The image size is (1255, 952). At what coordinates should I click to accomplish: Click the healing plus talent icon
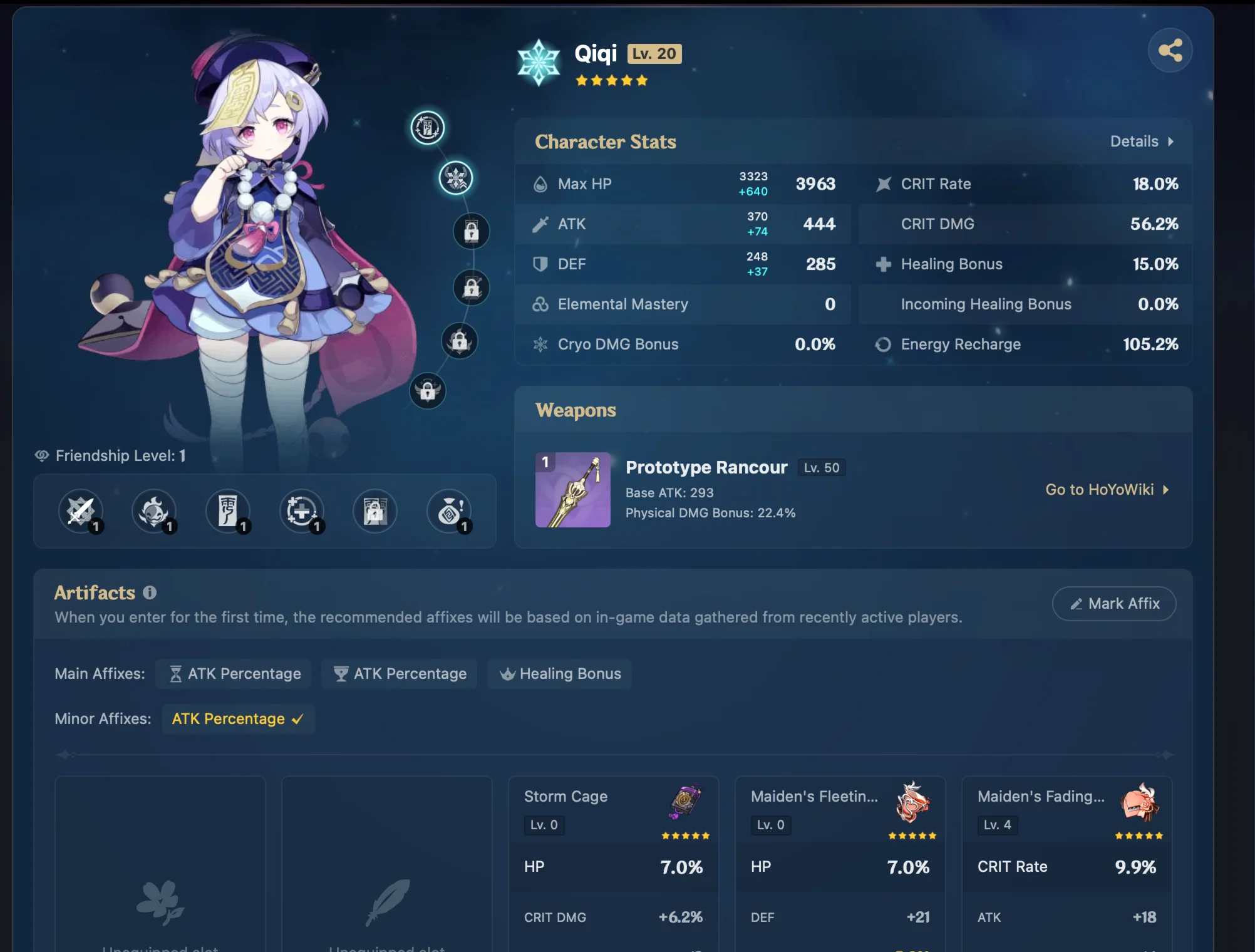302,511
